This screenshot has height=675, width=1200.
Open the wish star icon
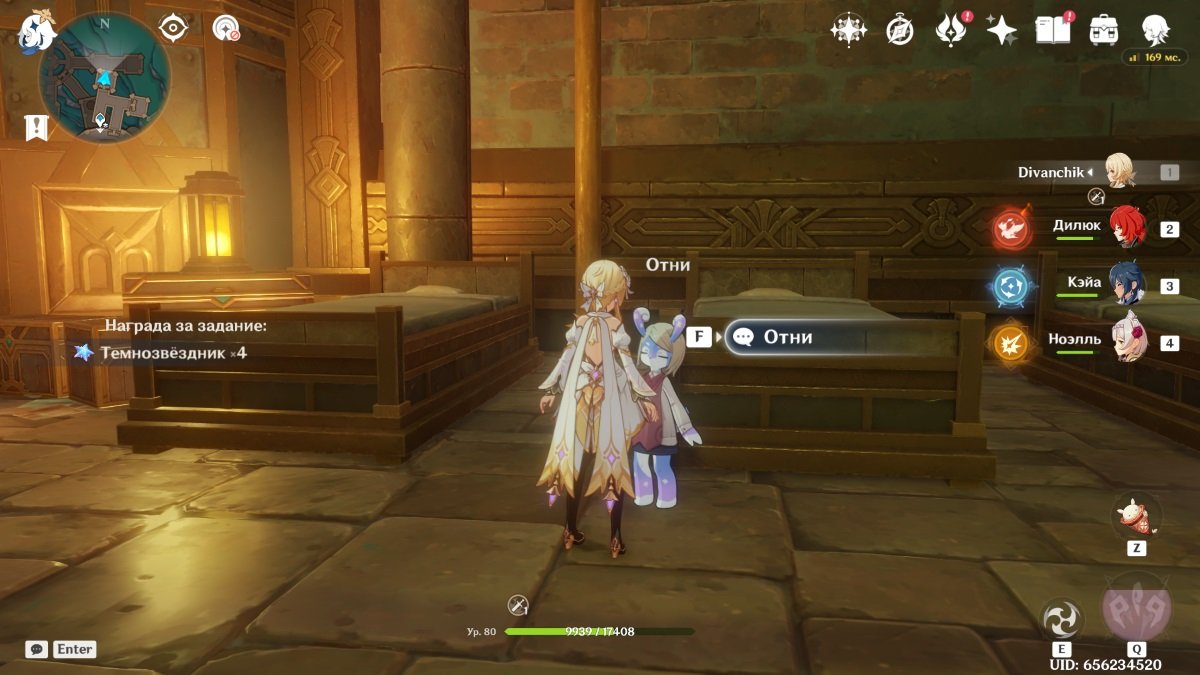[848, 30]
